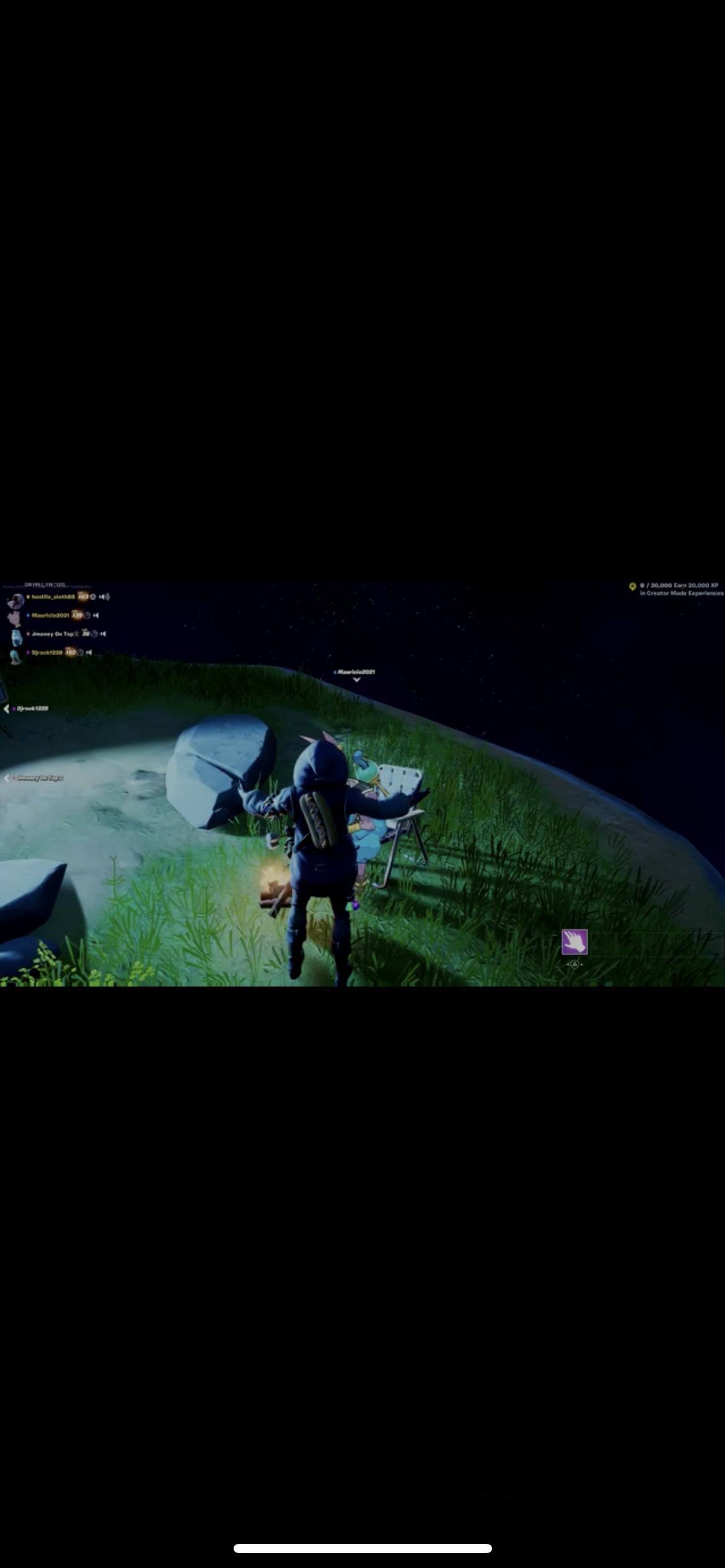Select hostile_sloth party member row
Viewport: 725px width, 1568px height.
click(52, 597)
